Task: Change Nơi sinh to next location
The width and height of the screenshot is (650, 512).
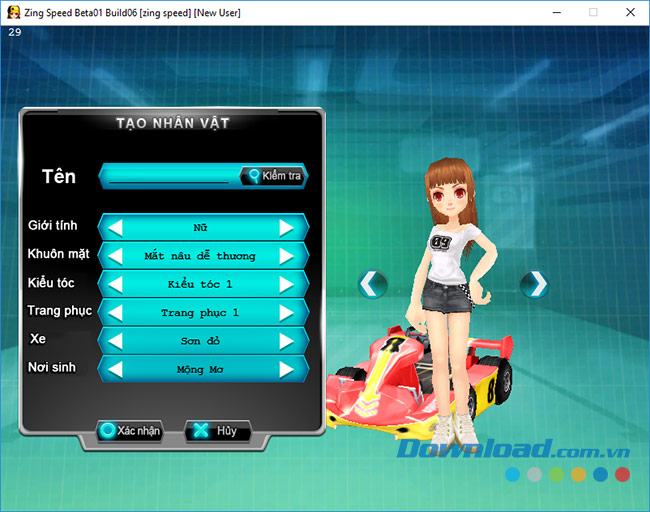Action: click(287, 369)
